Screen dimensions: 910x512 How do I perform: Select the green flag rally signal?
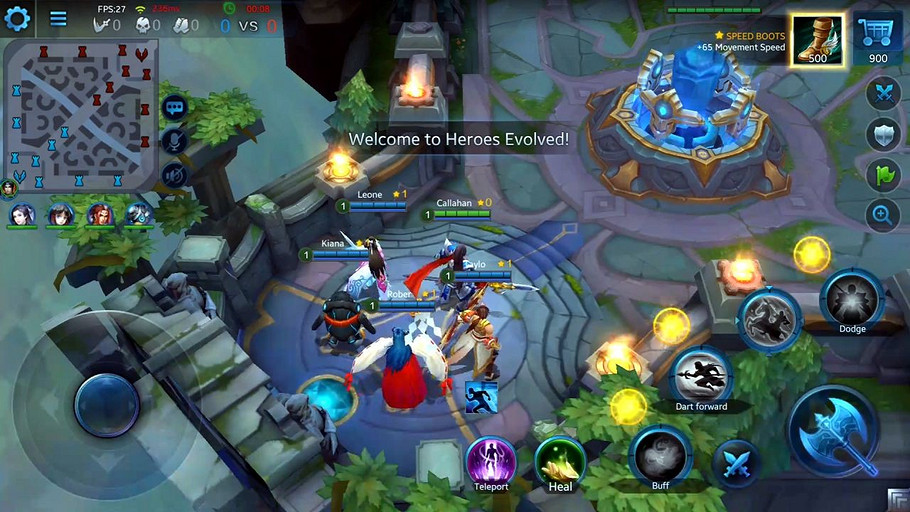(x=883, y=175)
